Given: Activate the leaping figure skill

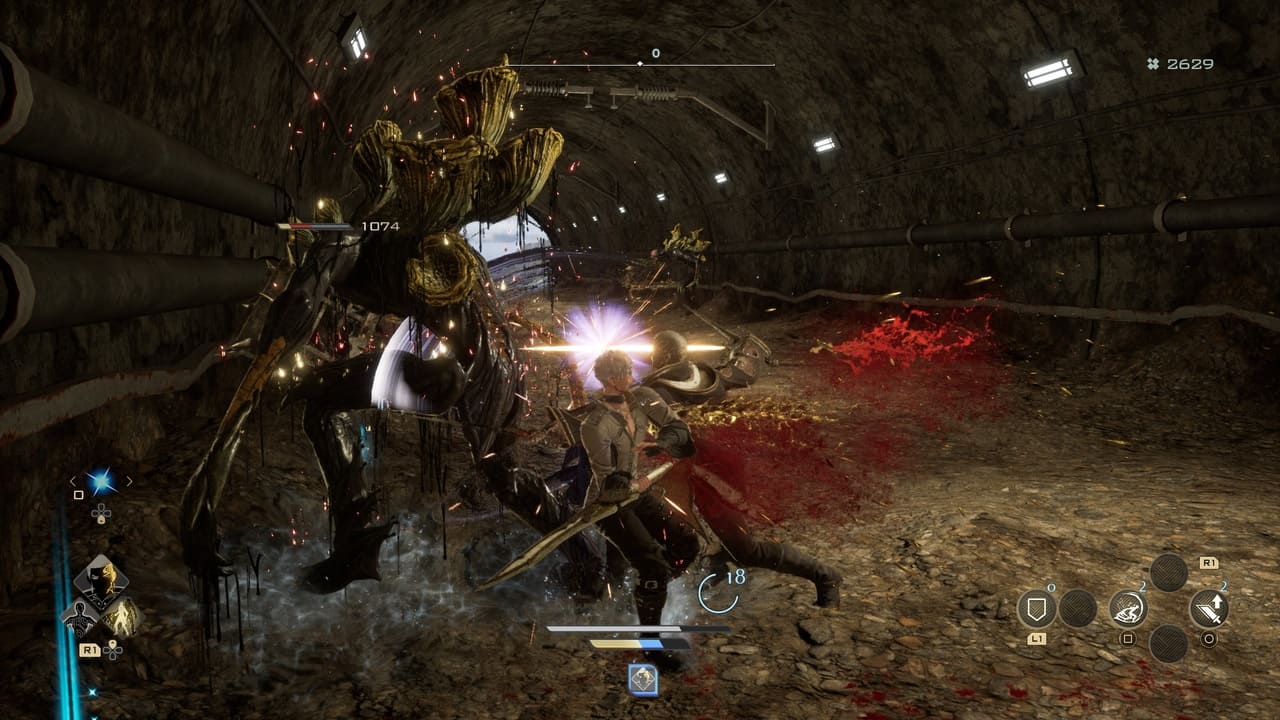Looking at the screenshot, I should (x=1128, y=608).
